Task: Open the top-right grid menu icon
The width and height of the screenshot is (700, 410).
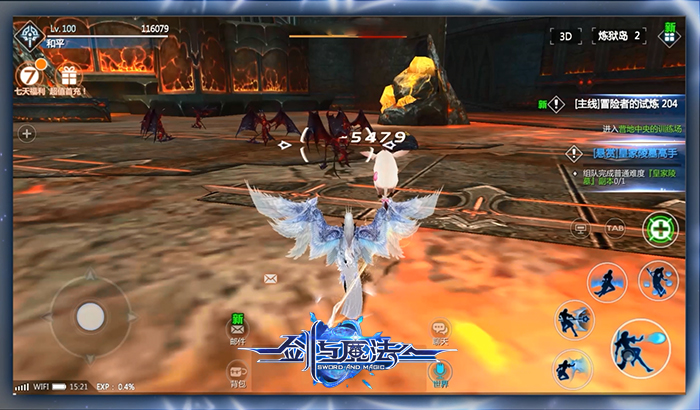Action: (669, 37)
